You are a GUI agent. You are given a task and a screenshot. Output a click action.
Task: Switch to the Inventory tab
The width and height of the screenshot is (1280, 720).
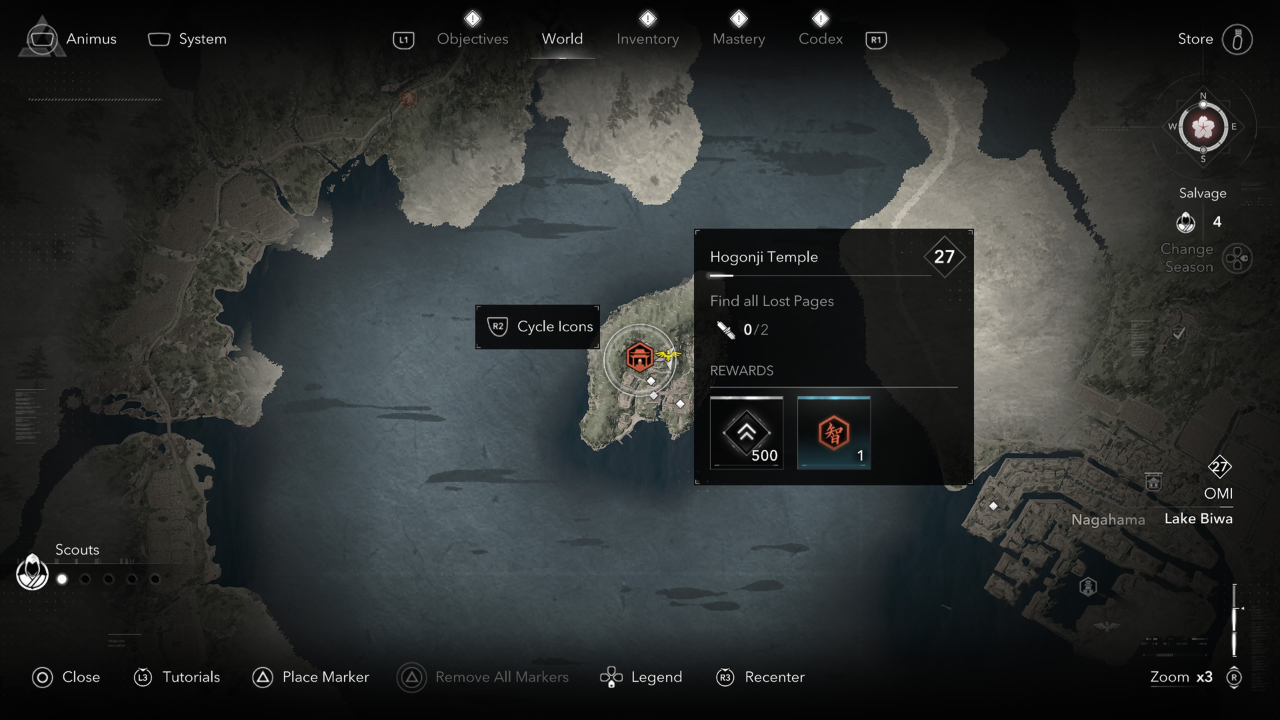point(647,39)
